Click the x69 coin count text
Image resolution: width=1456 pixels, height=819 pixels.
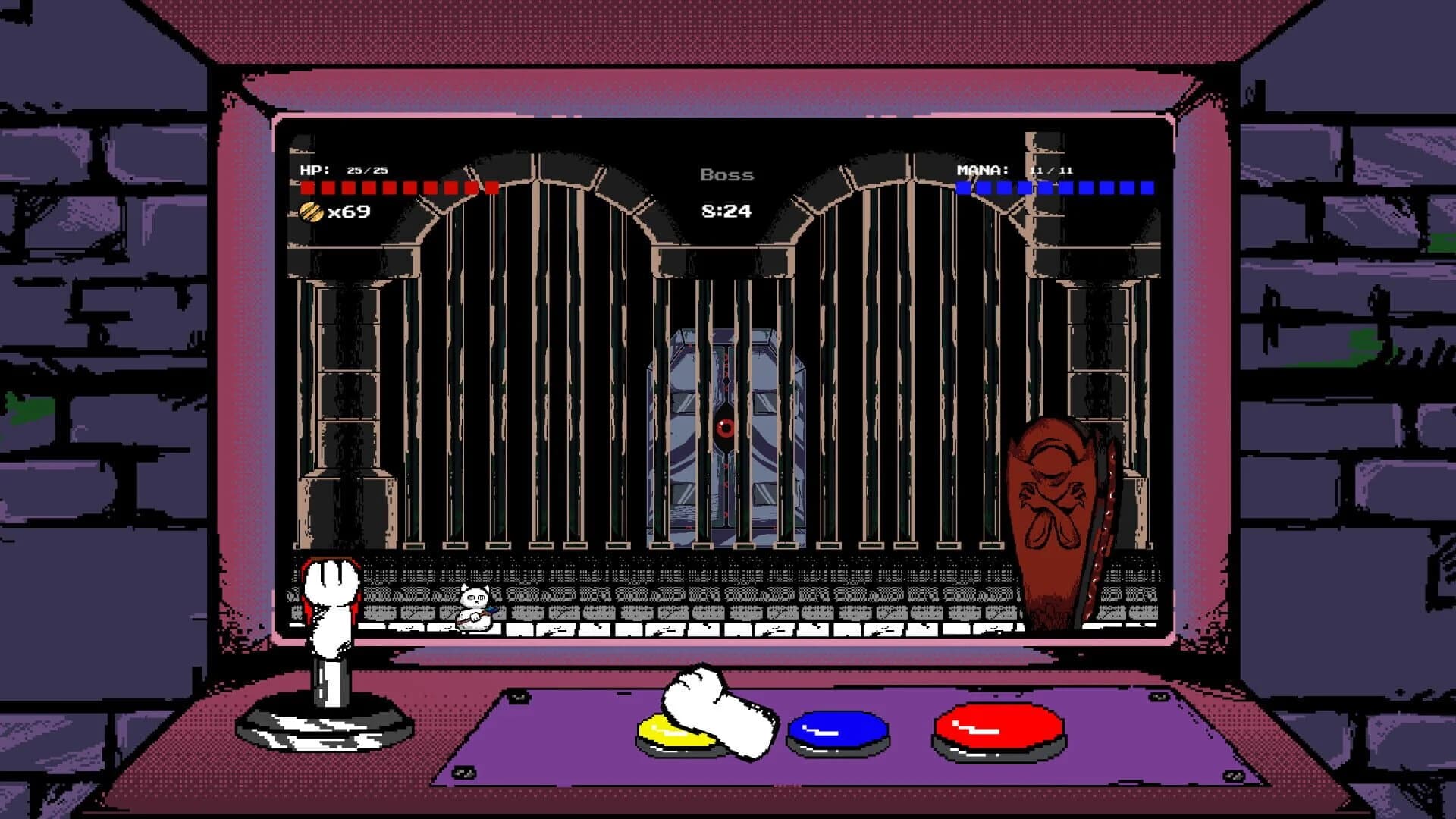347,213
